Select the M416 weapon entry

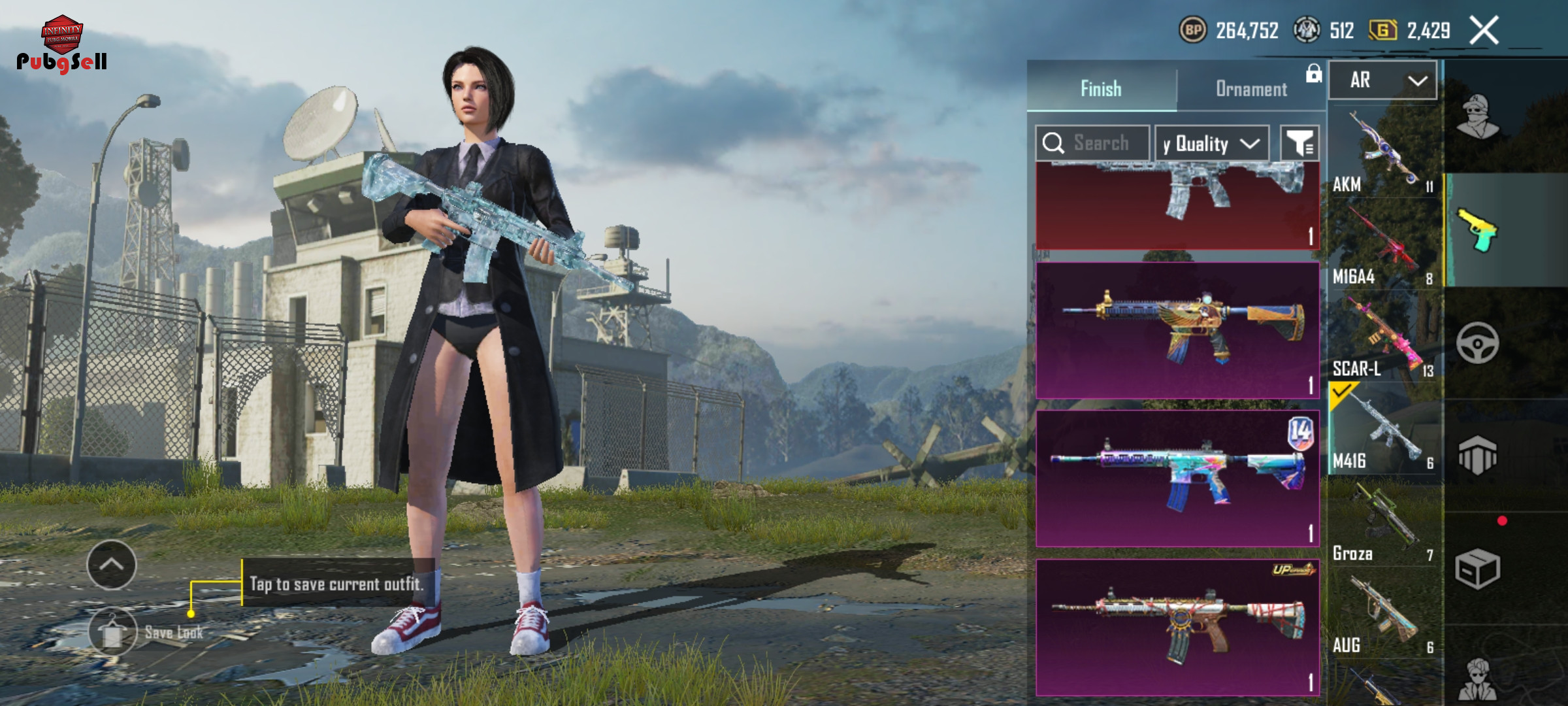(x=1383, y=430)
